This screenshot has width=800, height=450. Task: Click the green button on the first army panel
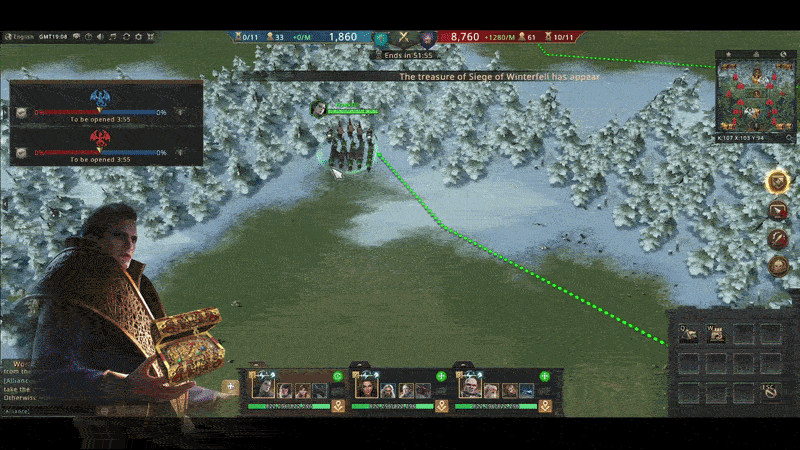click(x=338, y=377)
